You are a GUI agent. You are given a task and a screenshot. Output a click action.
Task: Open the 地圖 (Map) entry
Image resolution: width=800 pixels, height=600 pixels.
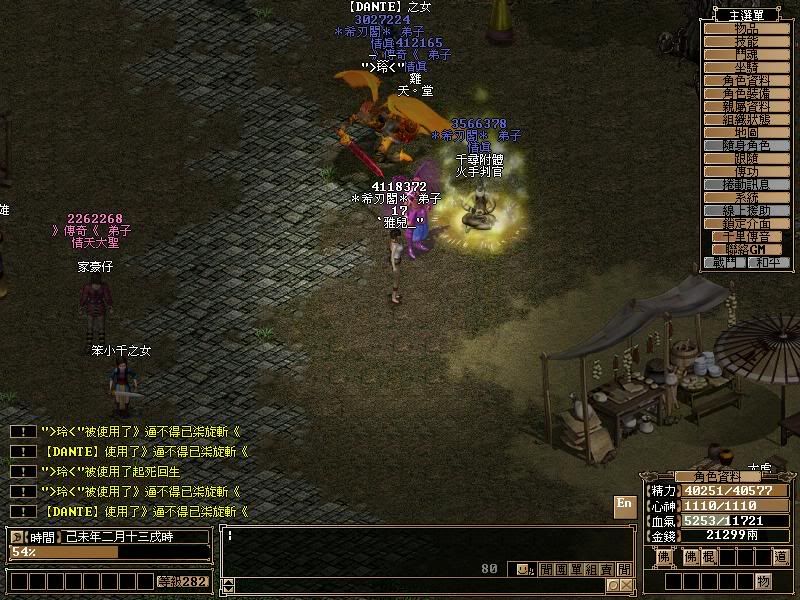coord(747,132)
